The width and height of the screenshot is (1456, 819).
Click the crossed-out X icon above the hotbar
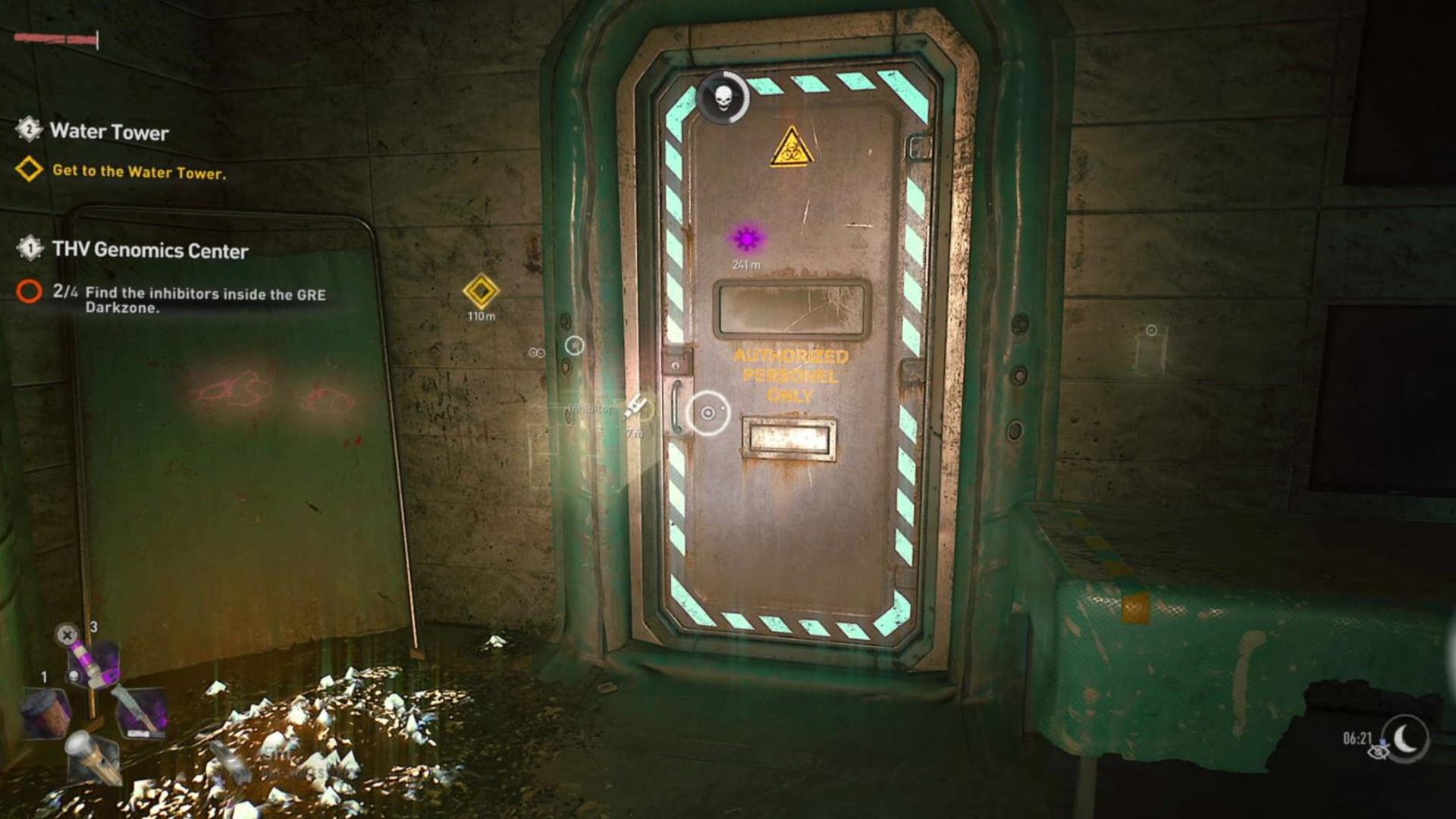point(67,634)
